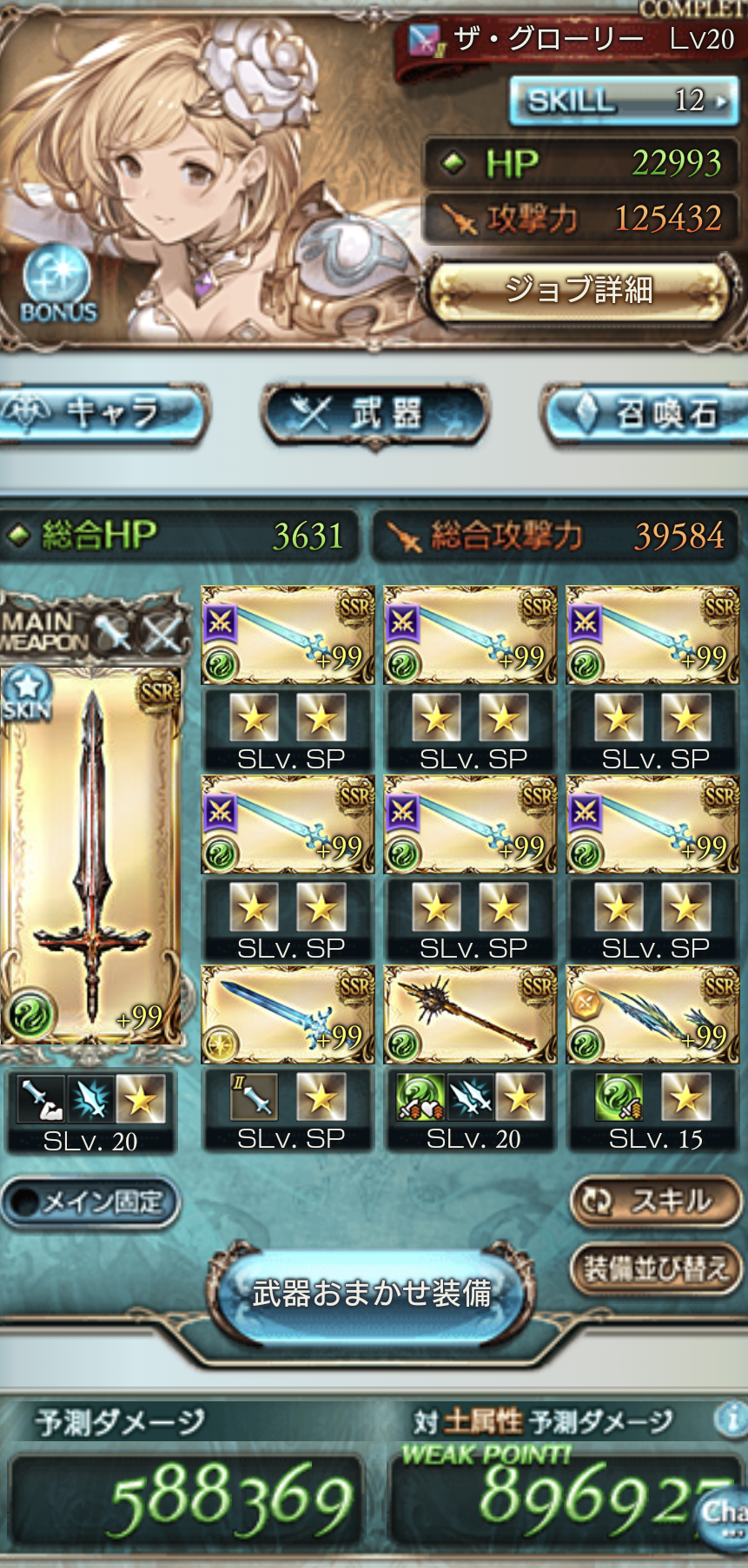This screenshot has height=1568, width=748.
Task: Switch to the キャラ tab
Action: [103, 414]
